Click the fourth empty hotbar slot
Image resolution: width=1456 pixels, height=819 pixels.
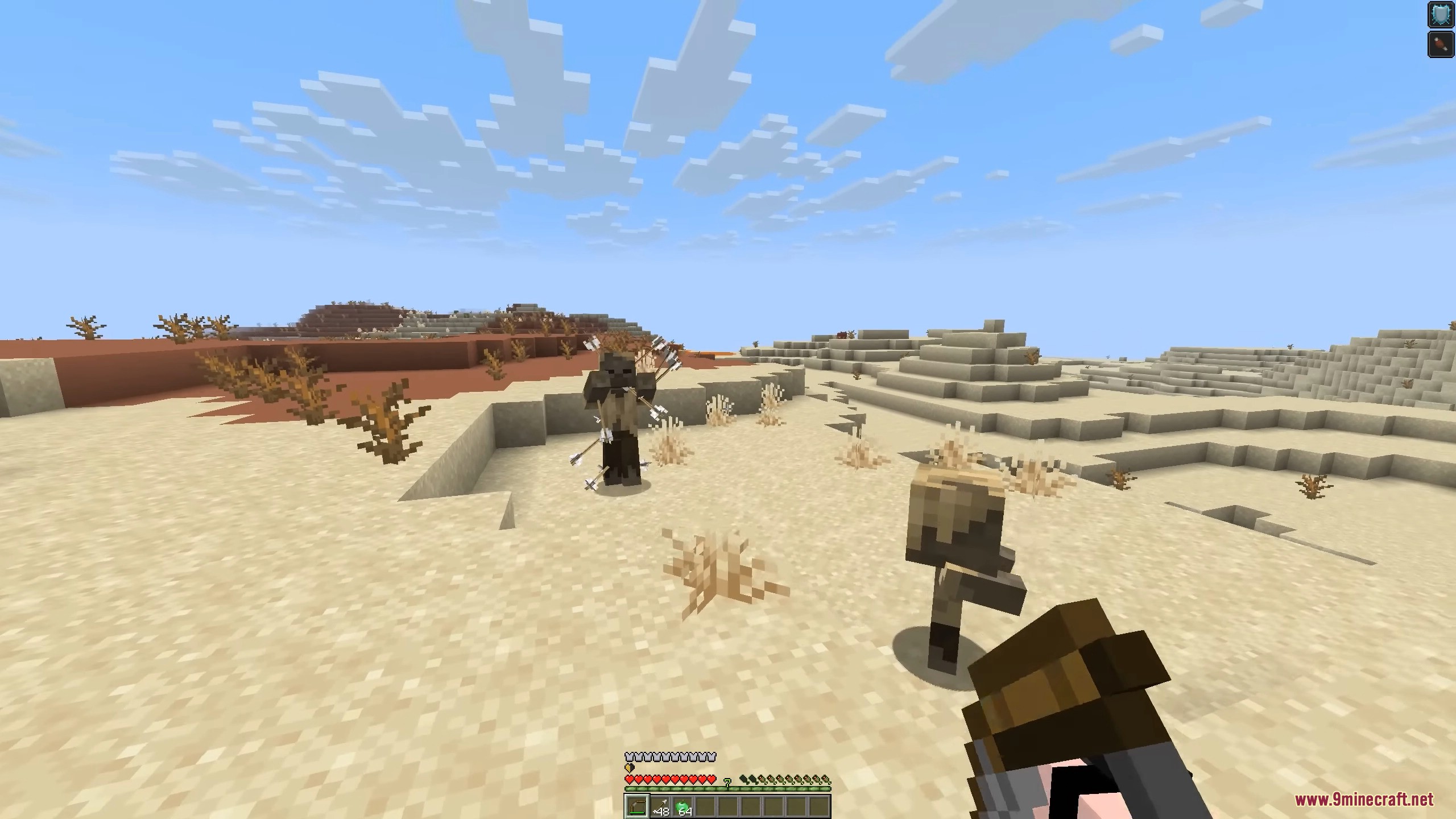coord(705,807)
